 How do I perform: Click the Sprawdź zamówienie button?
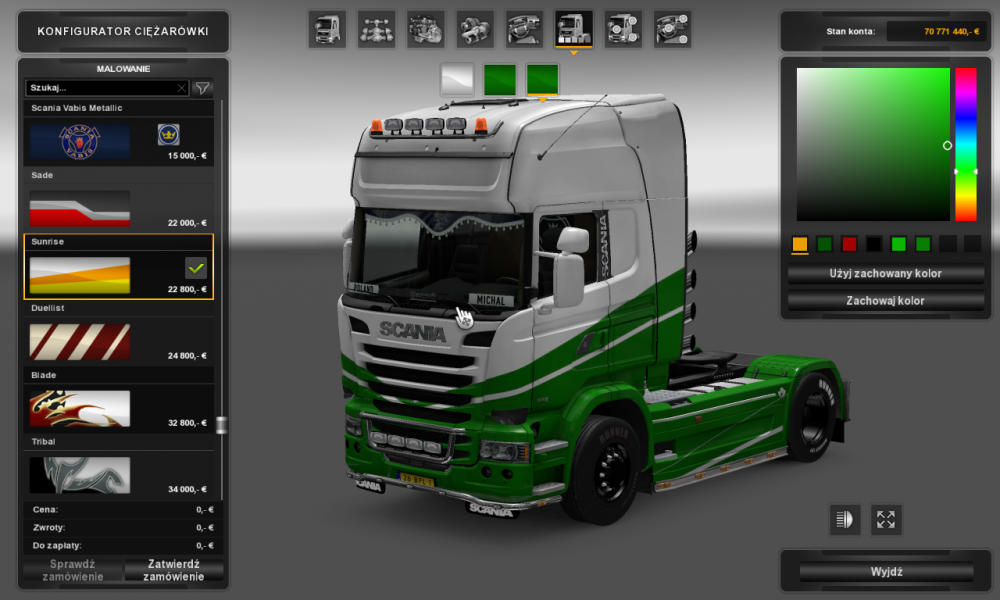click(71, 570)
